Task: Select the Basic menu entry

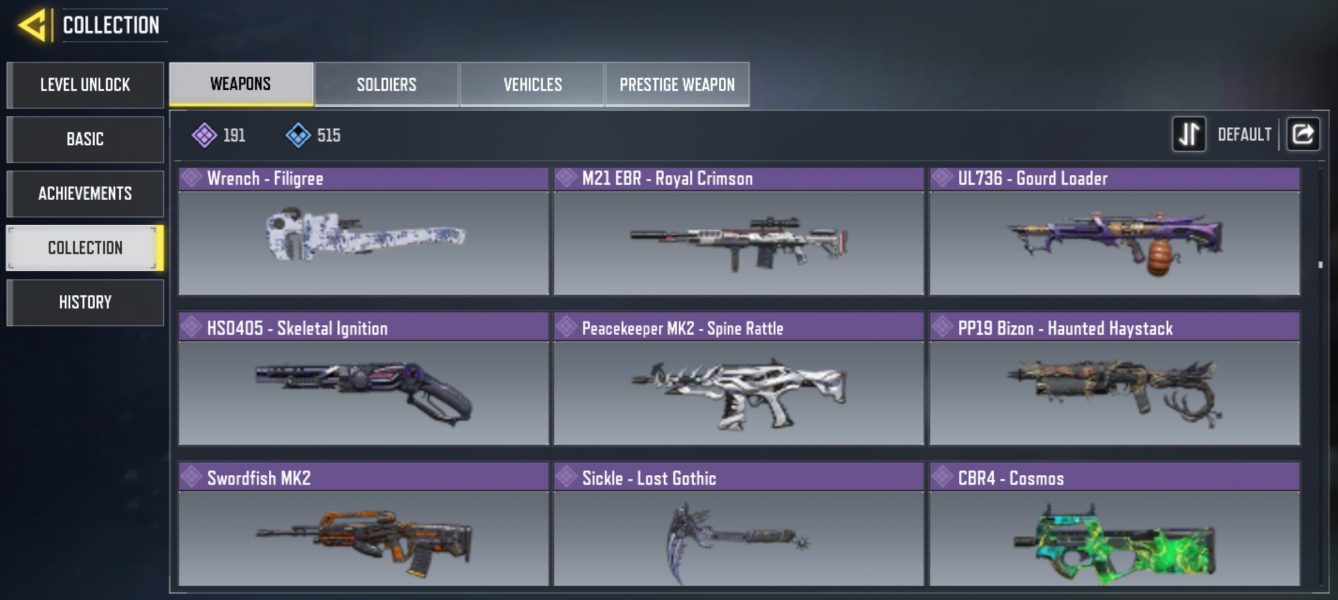Action: tap(85, 139)
